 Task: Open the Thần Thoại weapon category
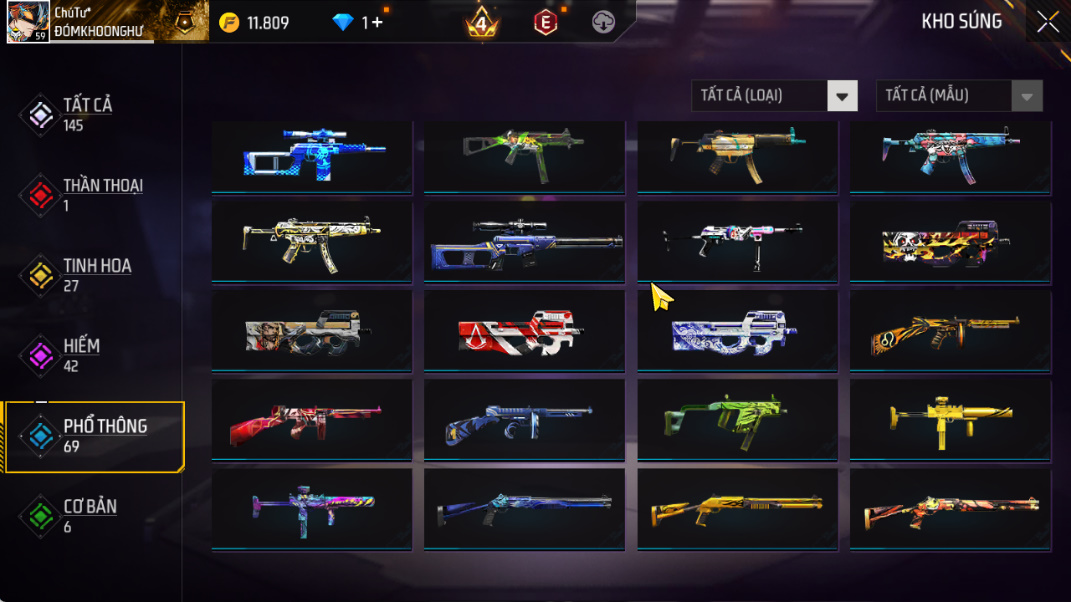[102, 194]
